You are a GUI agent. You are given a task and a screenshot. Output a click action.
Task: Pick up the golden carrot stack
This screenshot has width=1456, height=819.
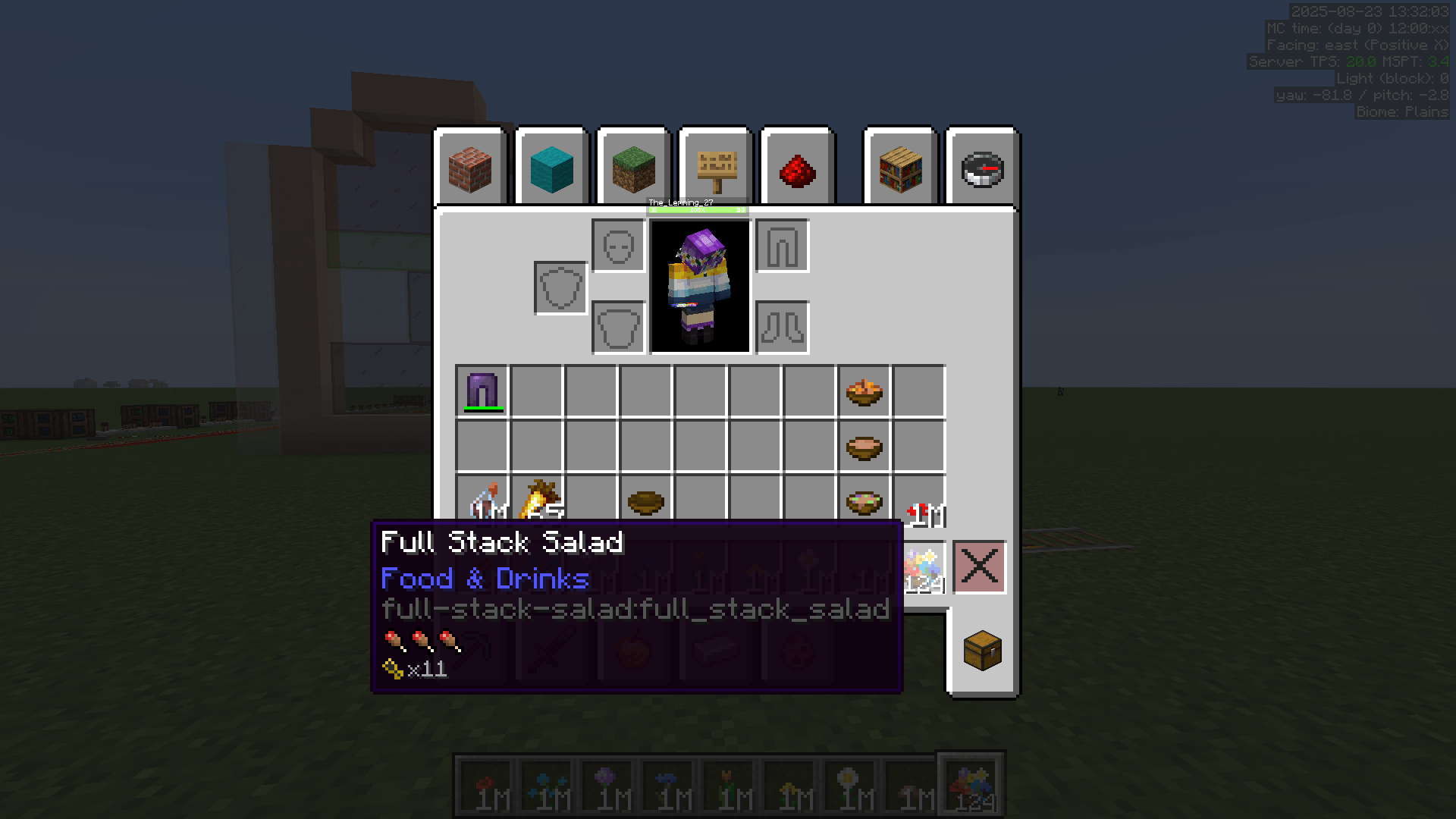(x=538, y=500)
